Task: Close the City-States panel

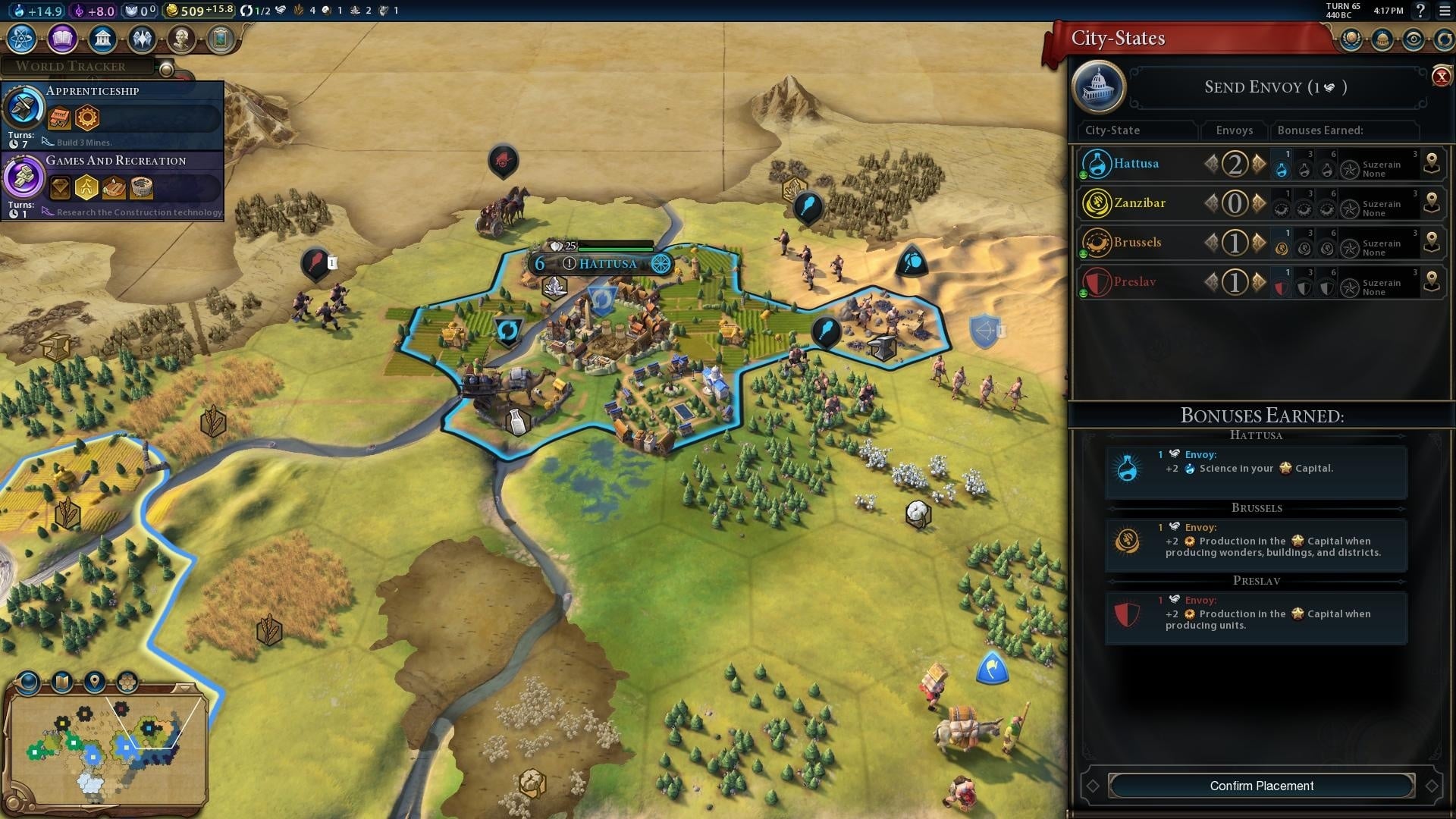Action: click(x=1441, y=77)
